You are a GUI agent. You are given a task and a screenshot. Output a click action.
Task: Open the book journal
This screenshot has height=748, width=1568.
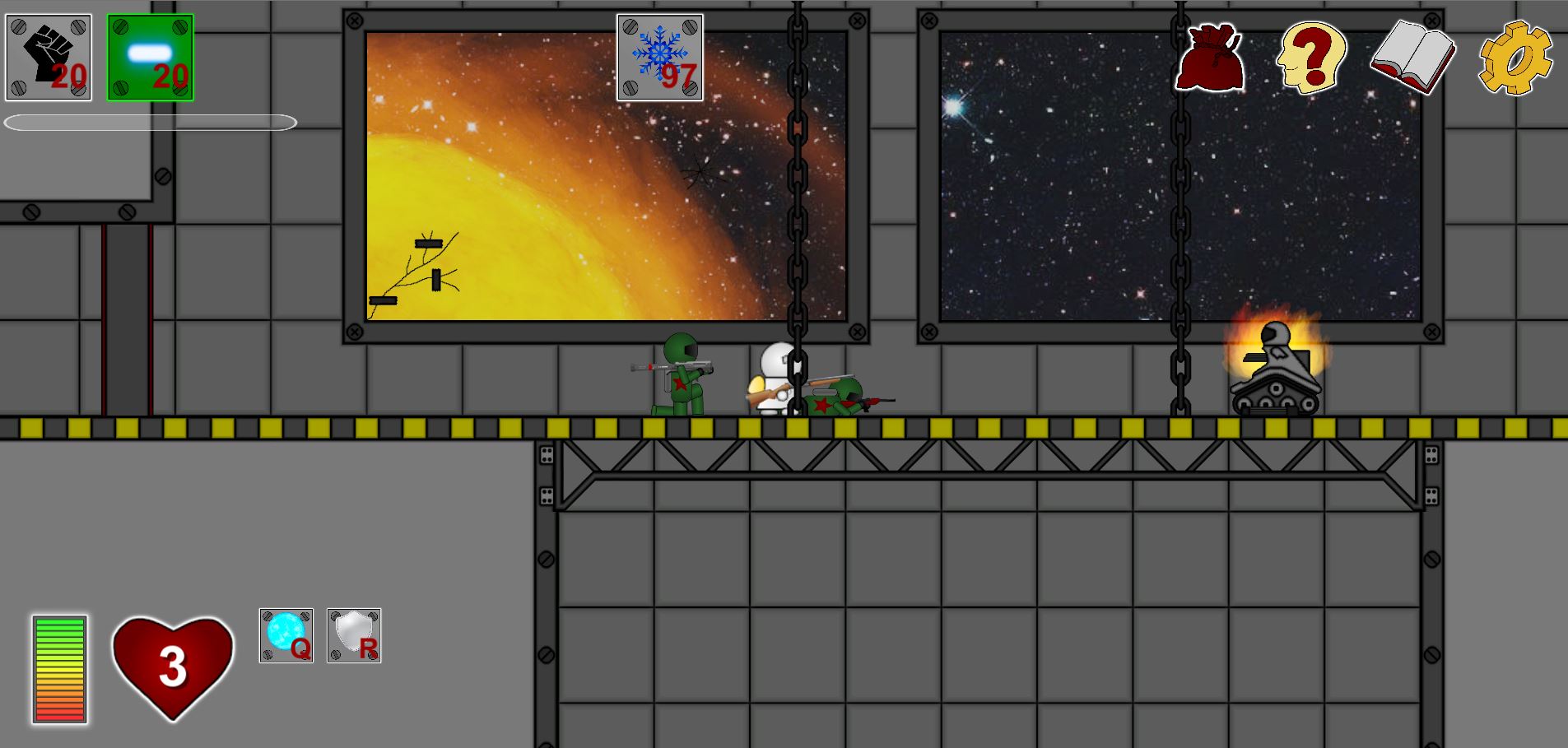pyautogui.click(x=1412, y=58)
